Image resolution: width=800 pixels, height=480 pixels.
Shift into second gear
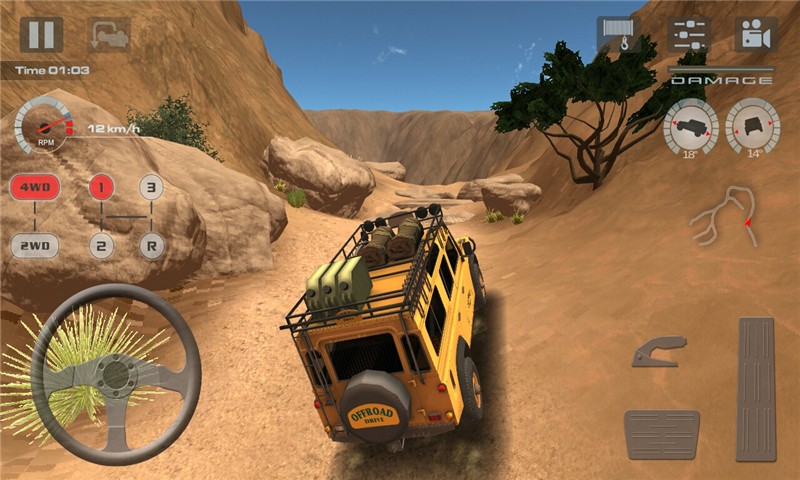pyautogui.click(x=101, y=245)
